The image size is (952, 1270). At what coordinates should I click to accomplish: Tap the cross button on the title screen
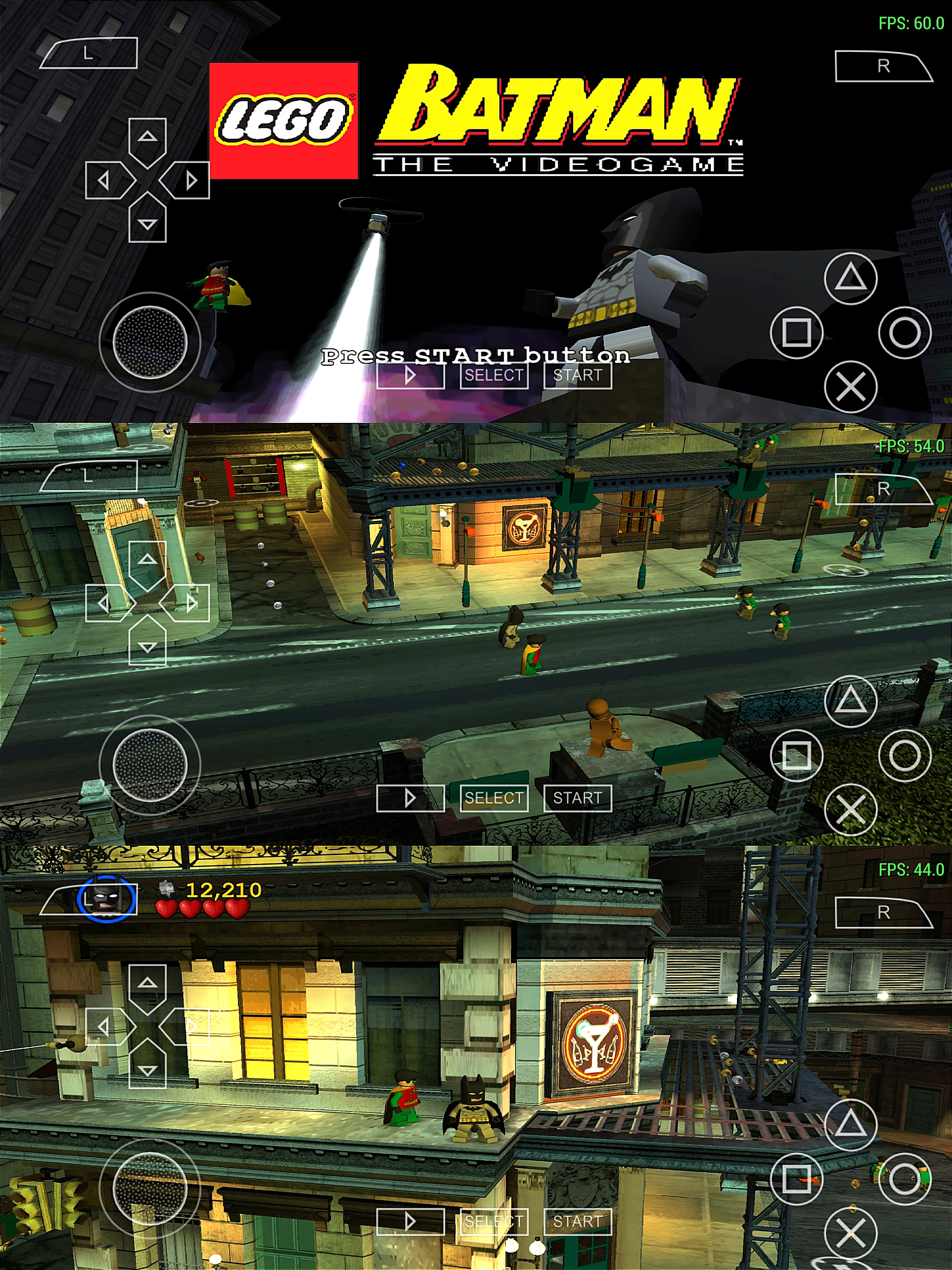[851, 386]
